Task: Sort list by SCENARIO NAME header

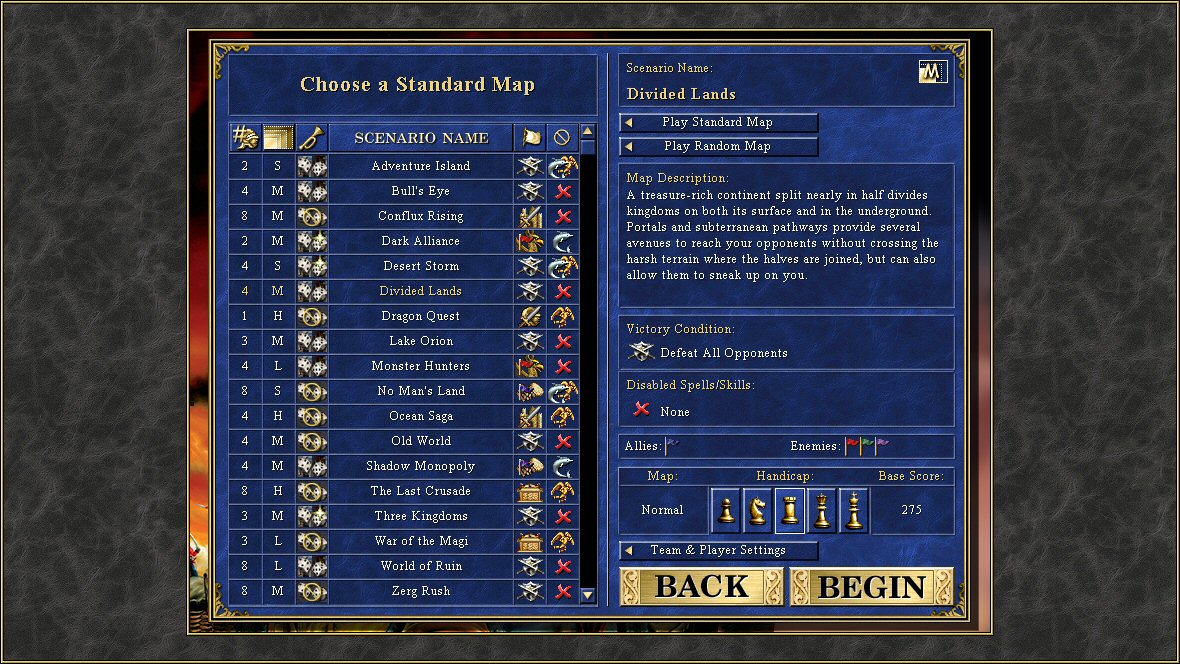Action: pos(421,138)
